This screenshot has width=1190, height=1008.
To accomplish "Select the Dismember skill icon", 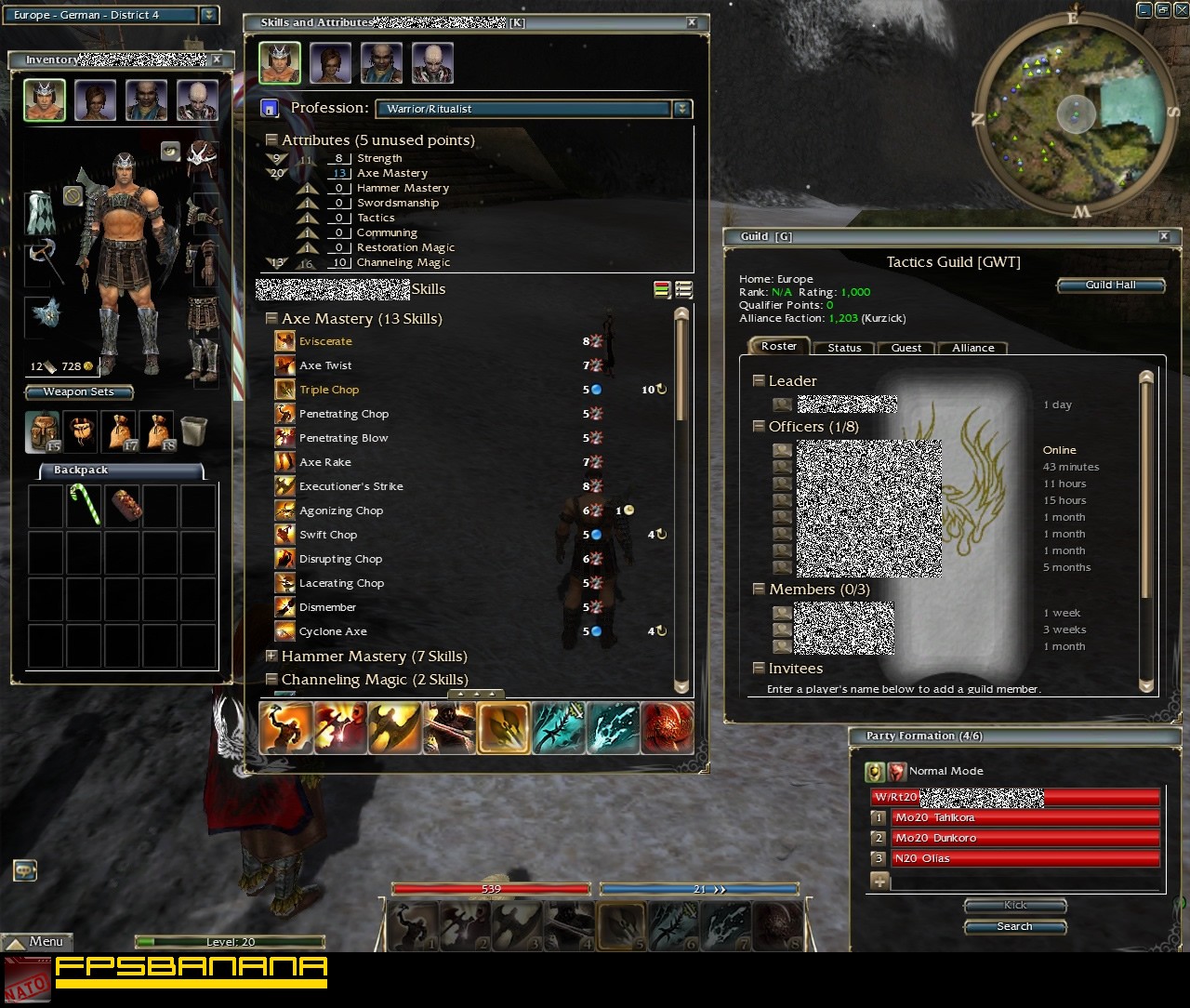I will pos(284,607).
